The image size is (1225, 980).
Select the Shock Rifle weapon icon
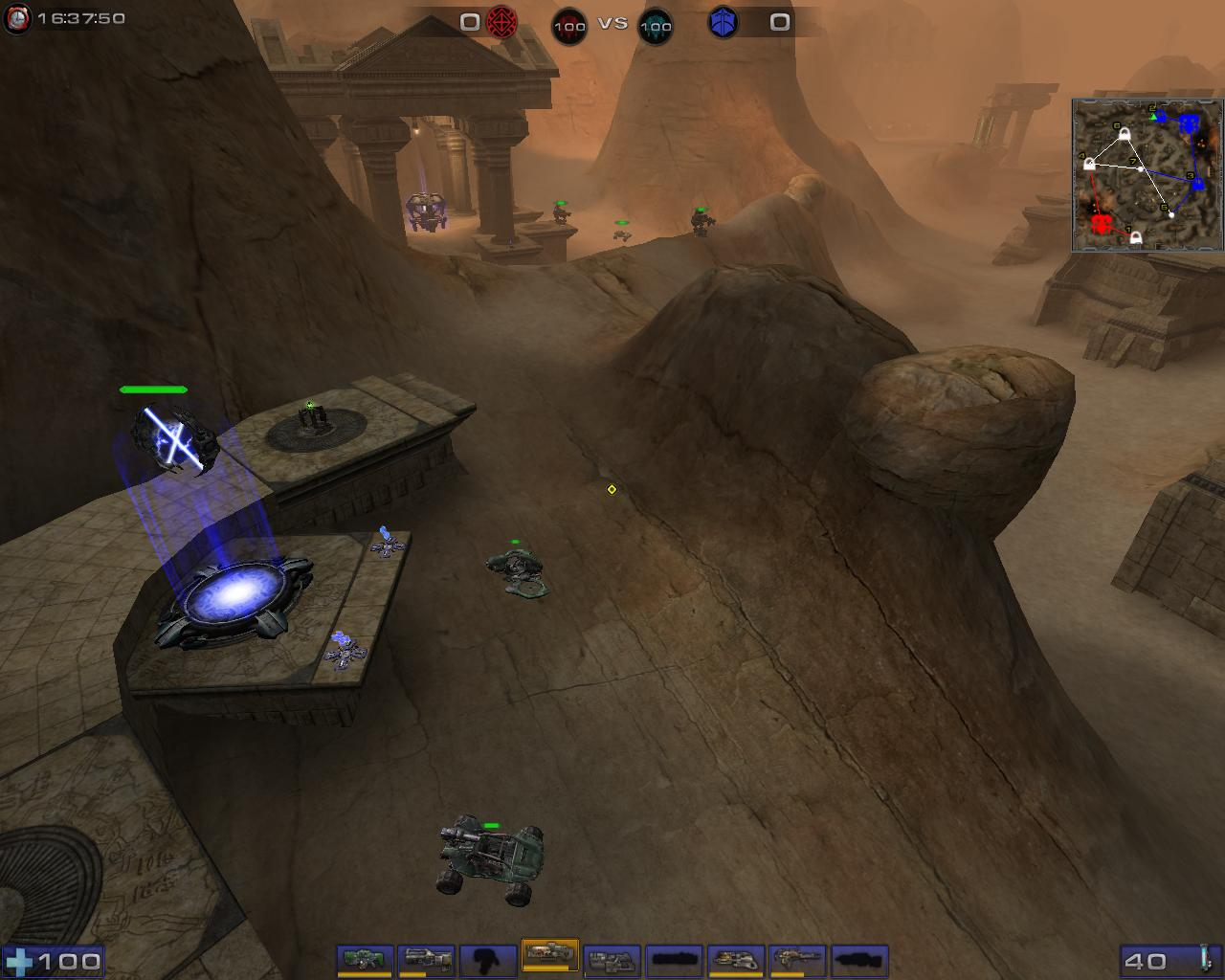point(425,957)
